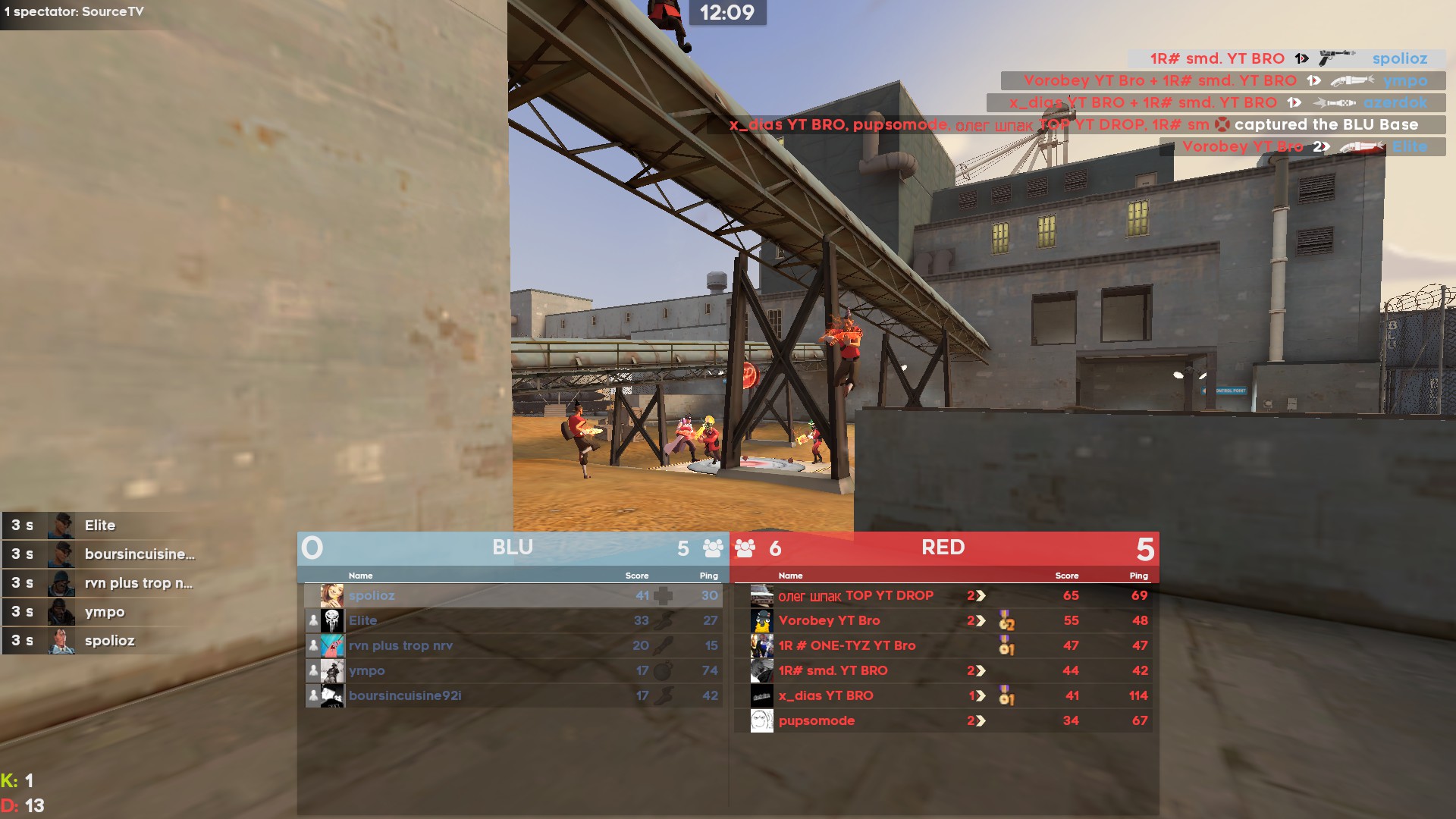
Task: Choose pupsomode in the RED scoreboard
Action: [x=943, y=720]
